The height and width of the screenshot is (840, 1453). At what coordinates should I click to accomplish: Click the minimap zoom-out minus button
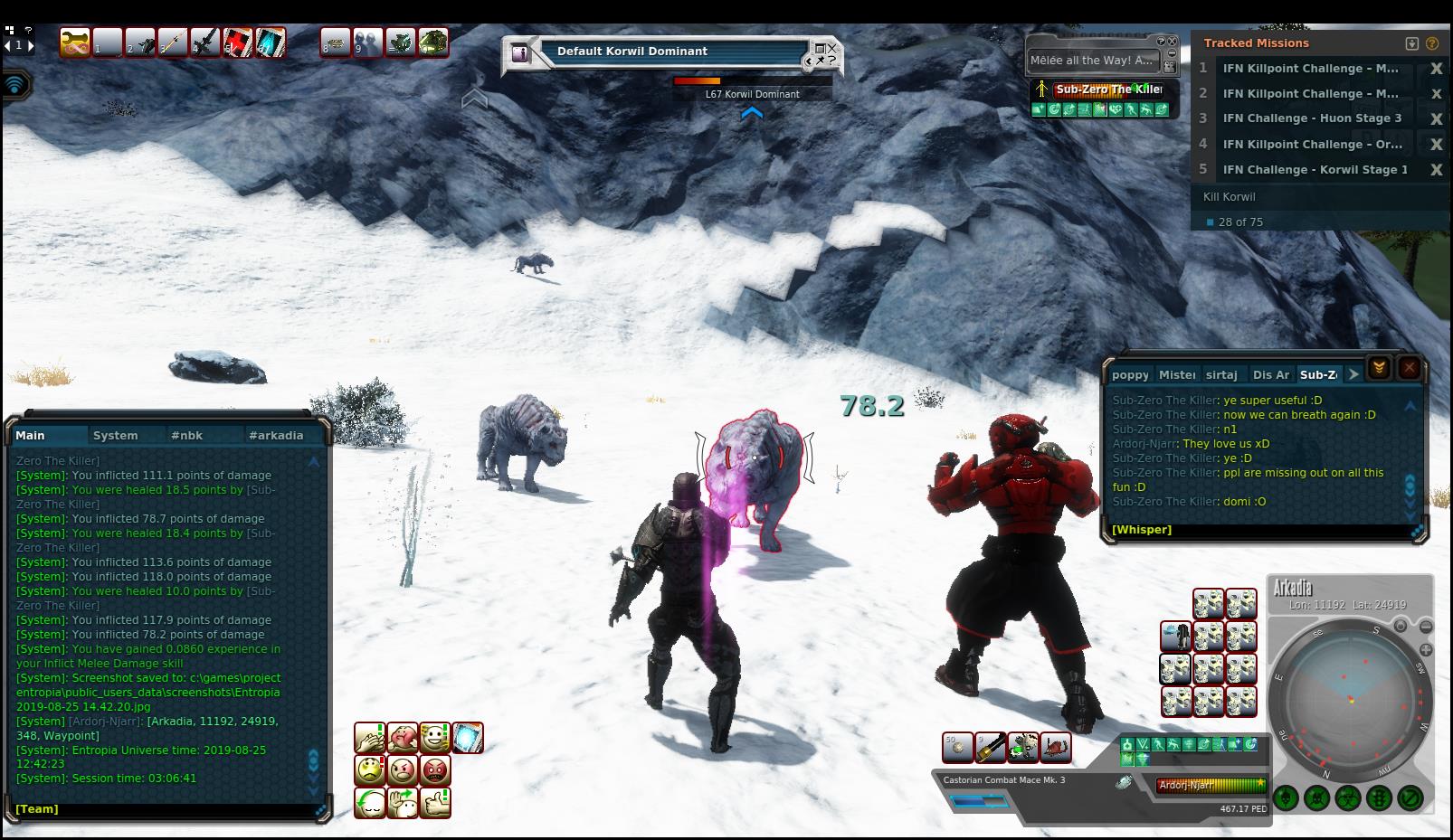(x=1426, y=627)
